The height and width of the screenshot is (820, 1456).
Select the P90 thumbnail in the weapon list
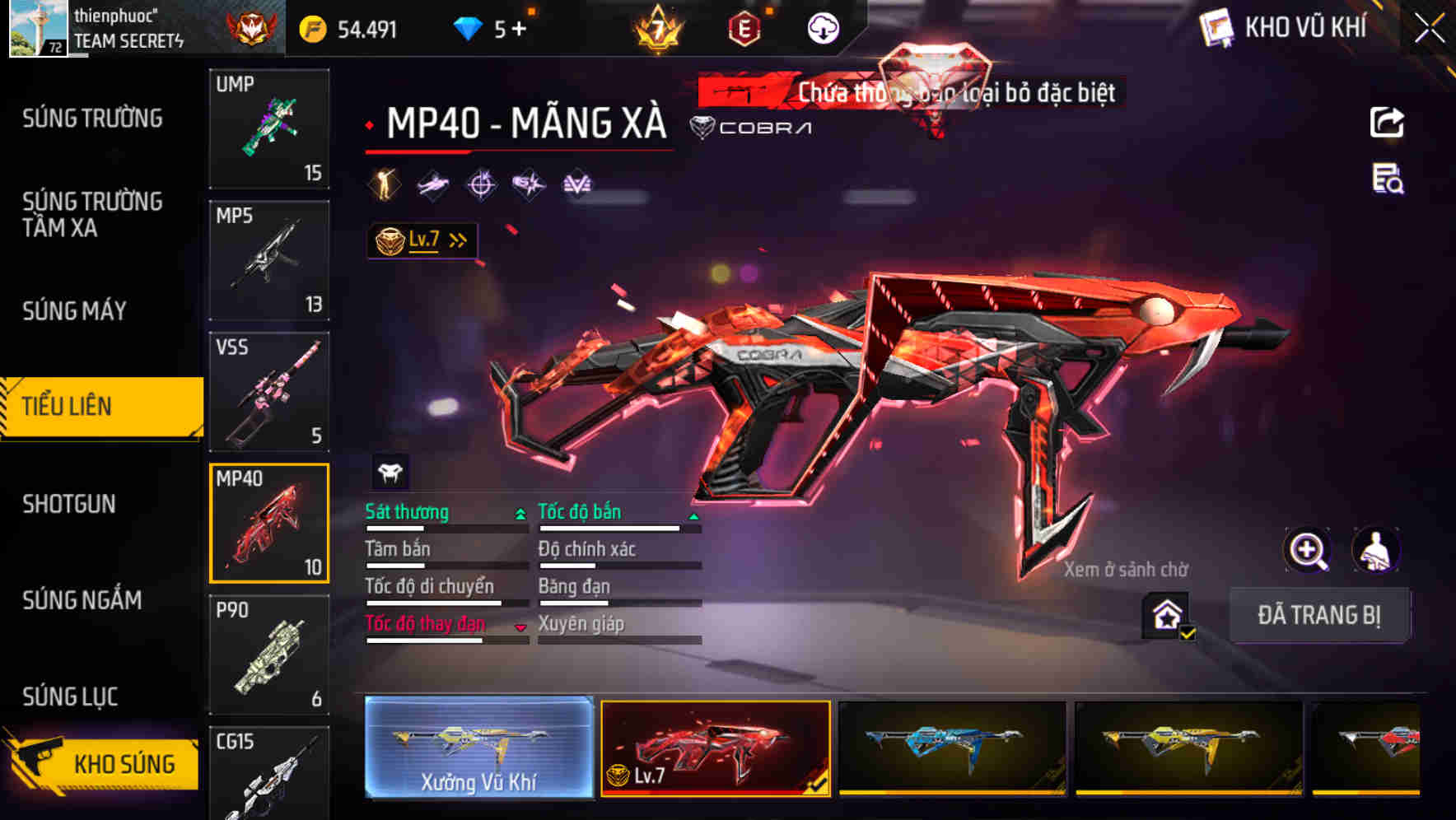click(269, 655)
